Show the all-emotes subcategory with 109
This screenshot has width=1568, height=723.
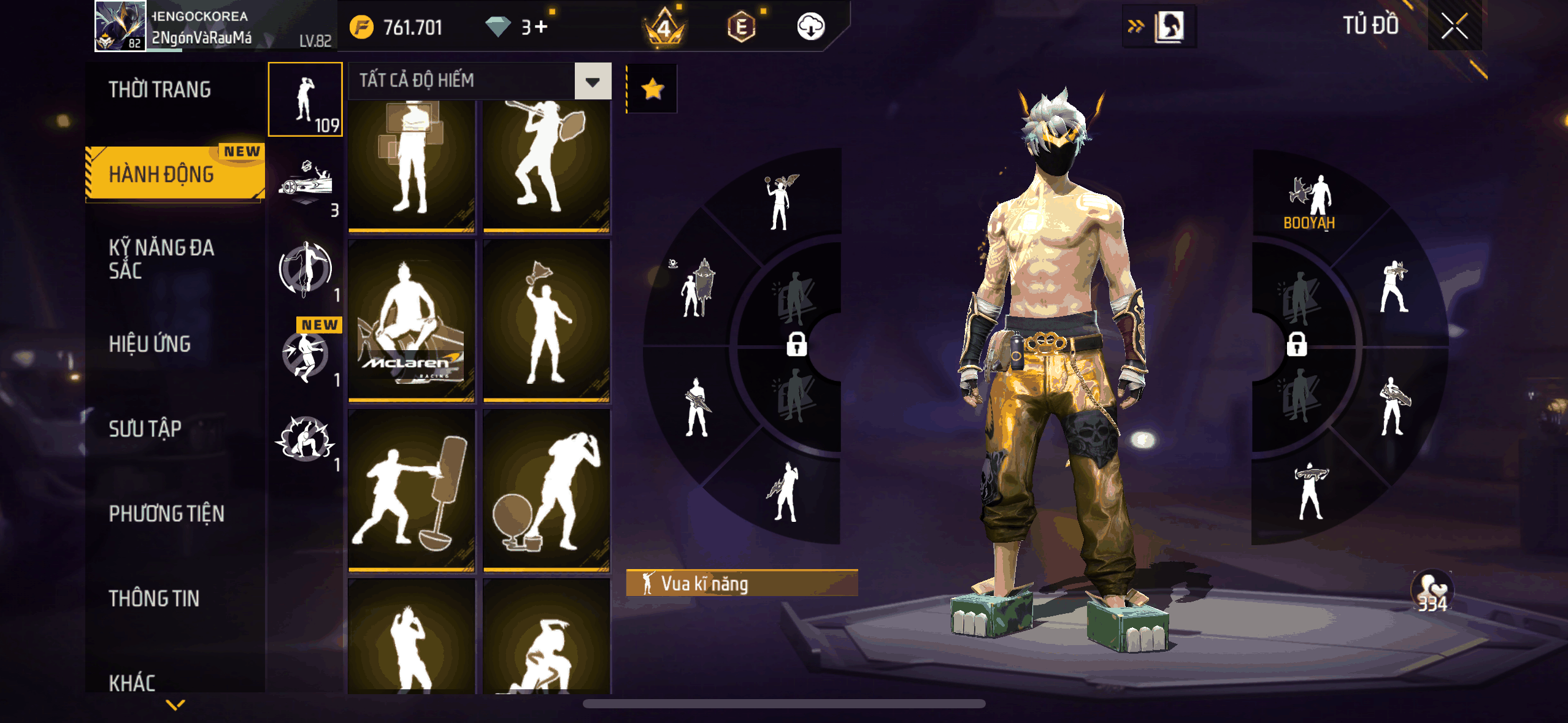[306, 100]
